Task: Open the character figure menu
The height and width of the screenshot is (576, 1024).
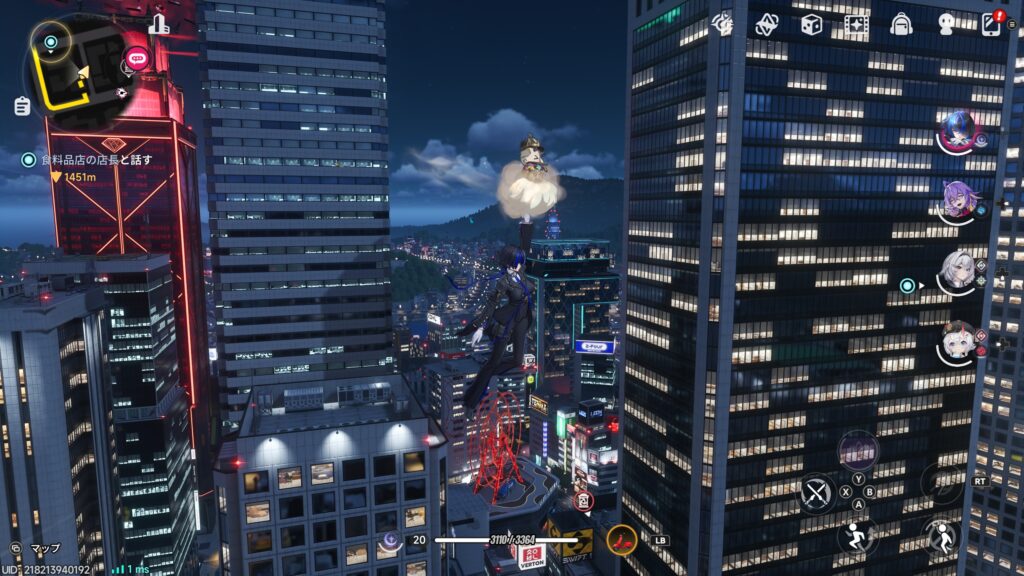Action: point(946,24)
